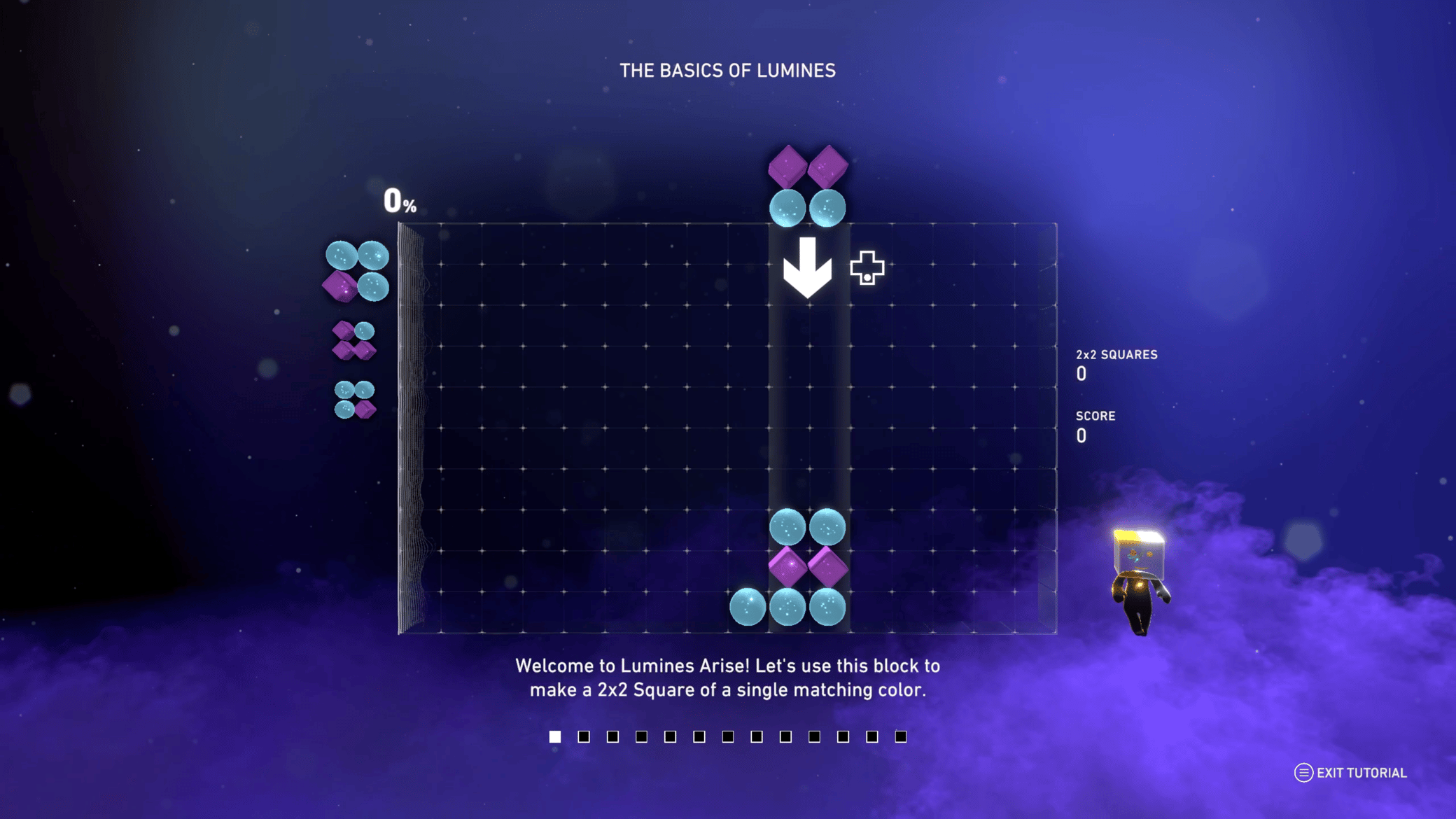The height and width of the screenshot is (819, 1456).
Task: Click the first filled tutorial progress square
Action: pos(554,736)
